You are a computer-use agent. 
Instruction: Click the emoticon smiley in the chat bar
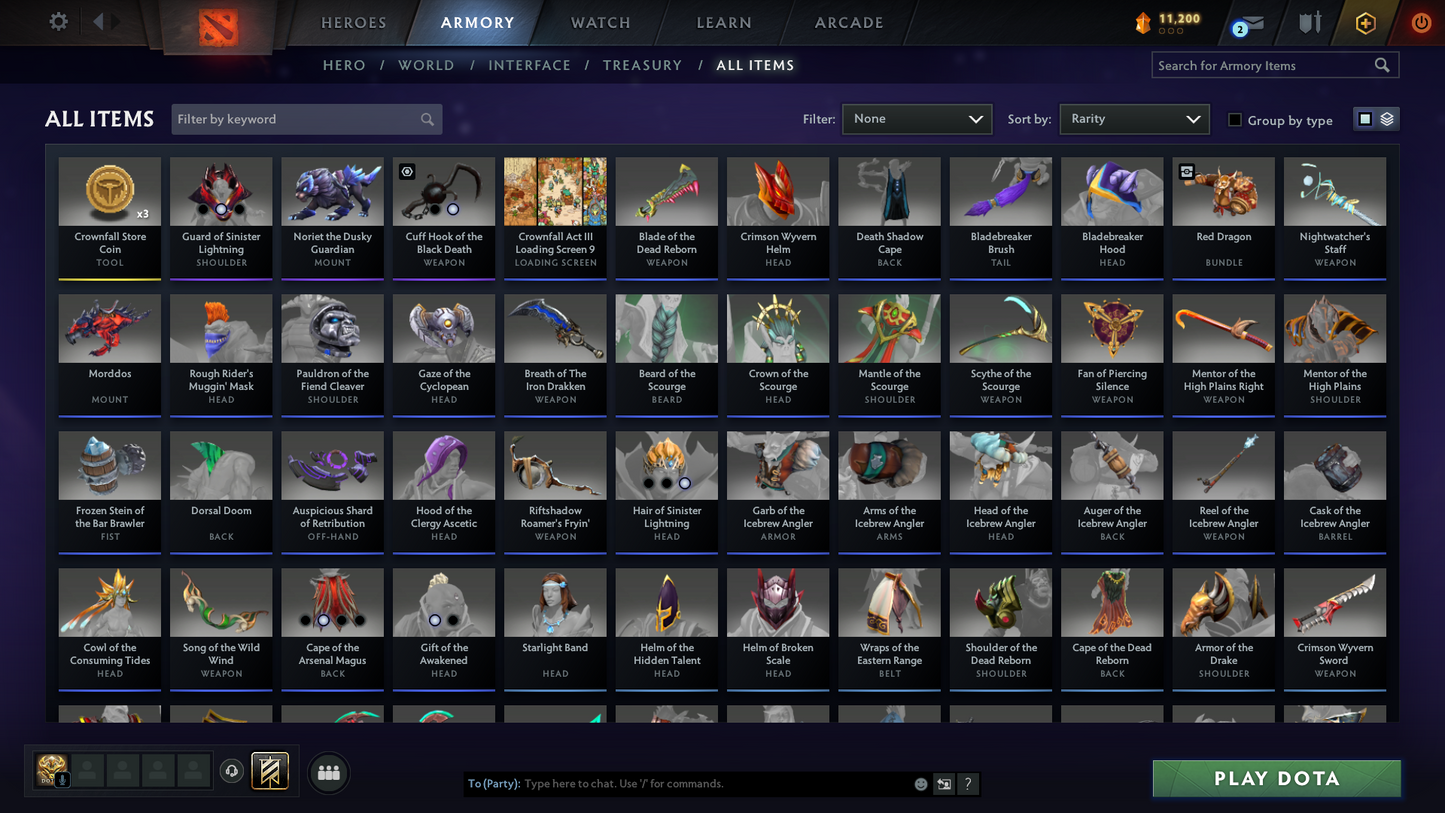click(x=920, y=784)
